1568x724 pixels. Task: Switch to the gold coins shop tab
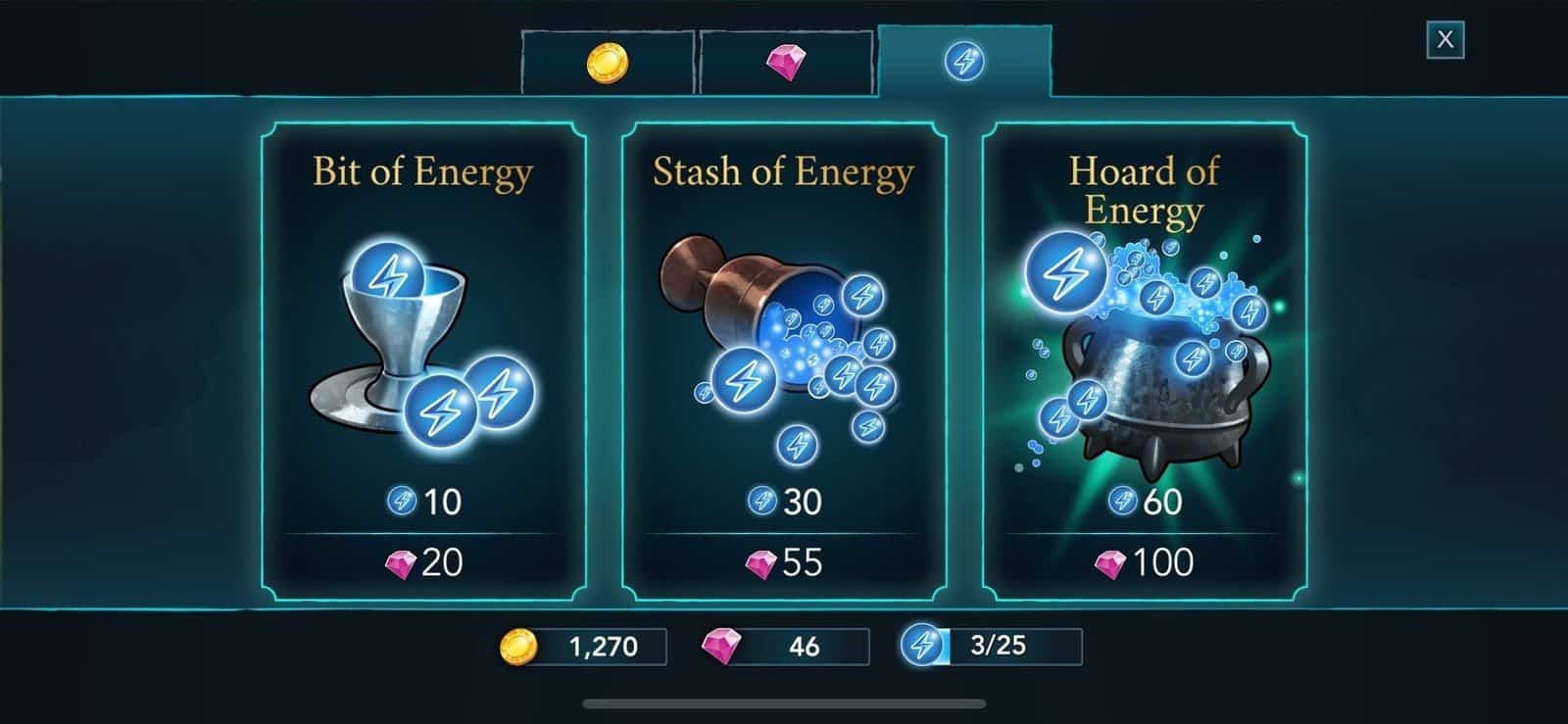point(608,63)
